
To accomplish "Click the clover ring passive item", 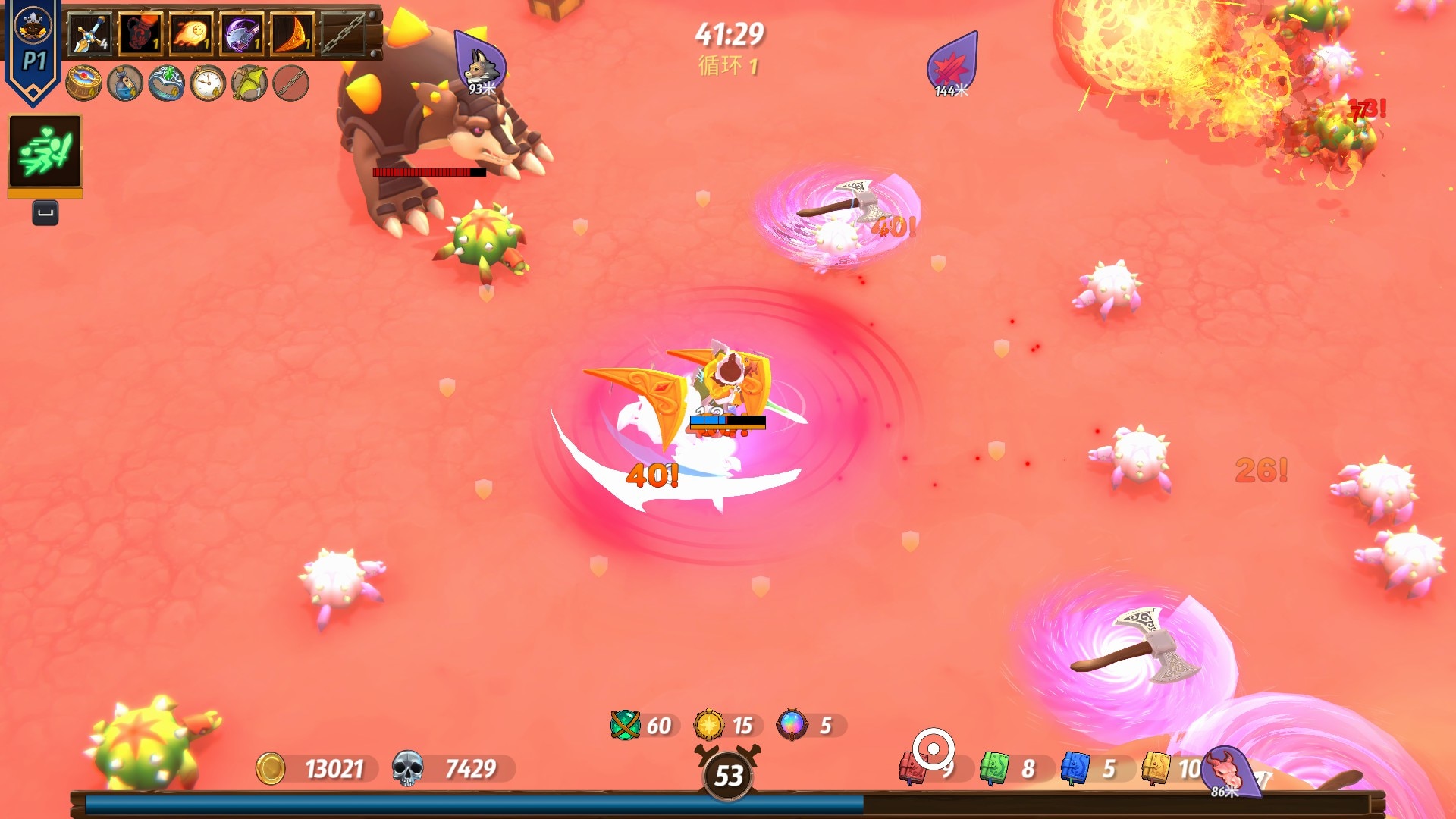I will [x=167, y=83].
